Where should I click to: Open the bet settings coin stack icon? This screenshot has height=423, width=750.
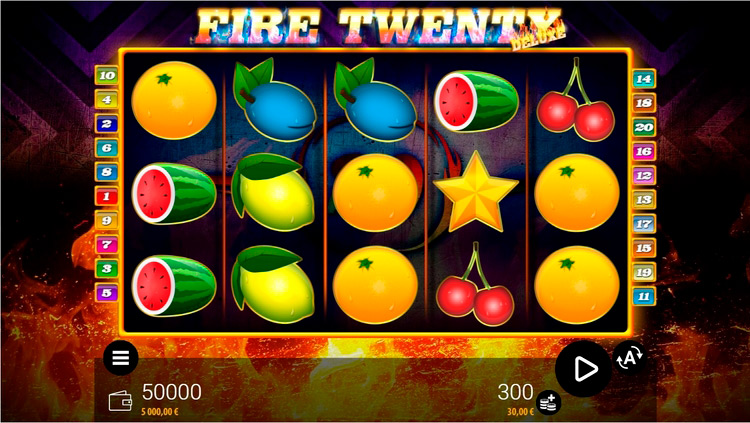point(548,402)
